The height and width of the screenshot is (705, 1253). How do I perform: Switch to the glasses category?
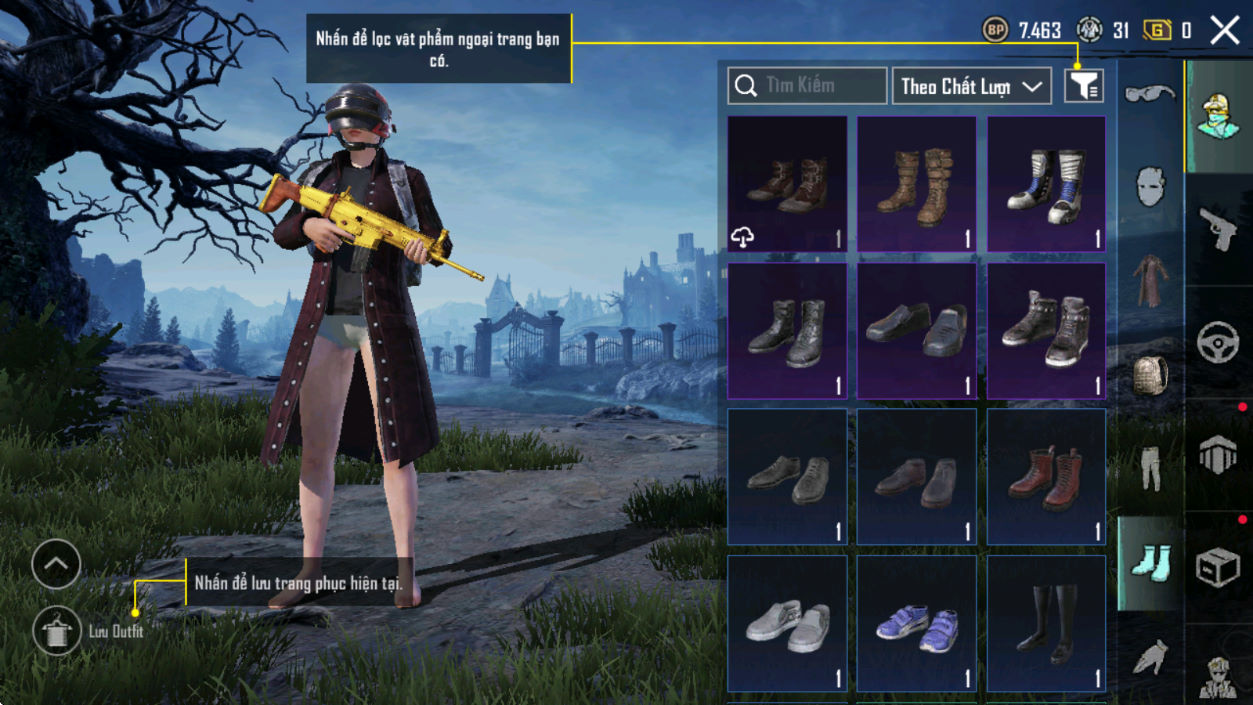(x=1150, y=94)
